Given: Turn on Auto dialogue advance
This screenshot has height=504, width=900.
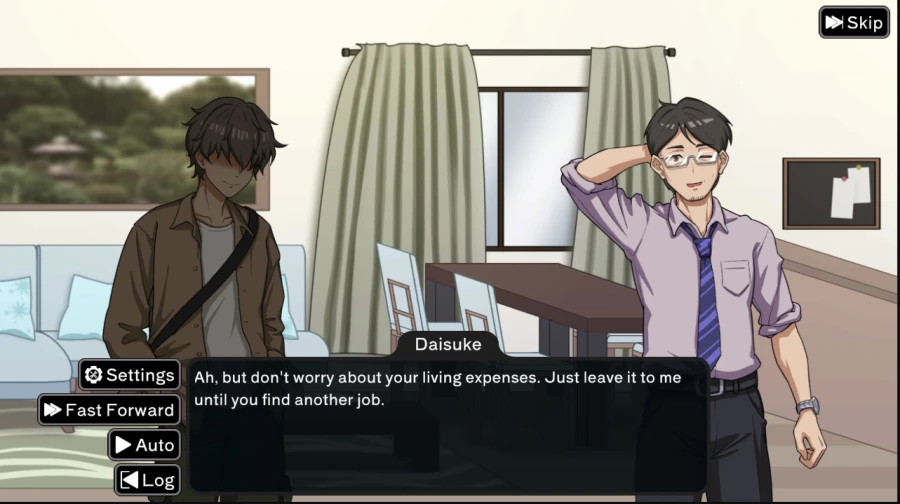Looking at the screenshot, I should (144, 445).
